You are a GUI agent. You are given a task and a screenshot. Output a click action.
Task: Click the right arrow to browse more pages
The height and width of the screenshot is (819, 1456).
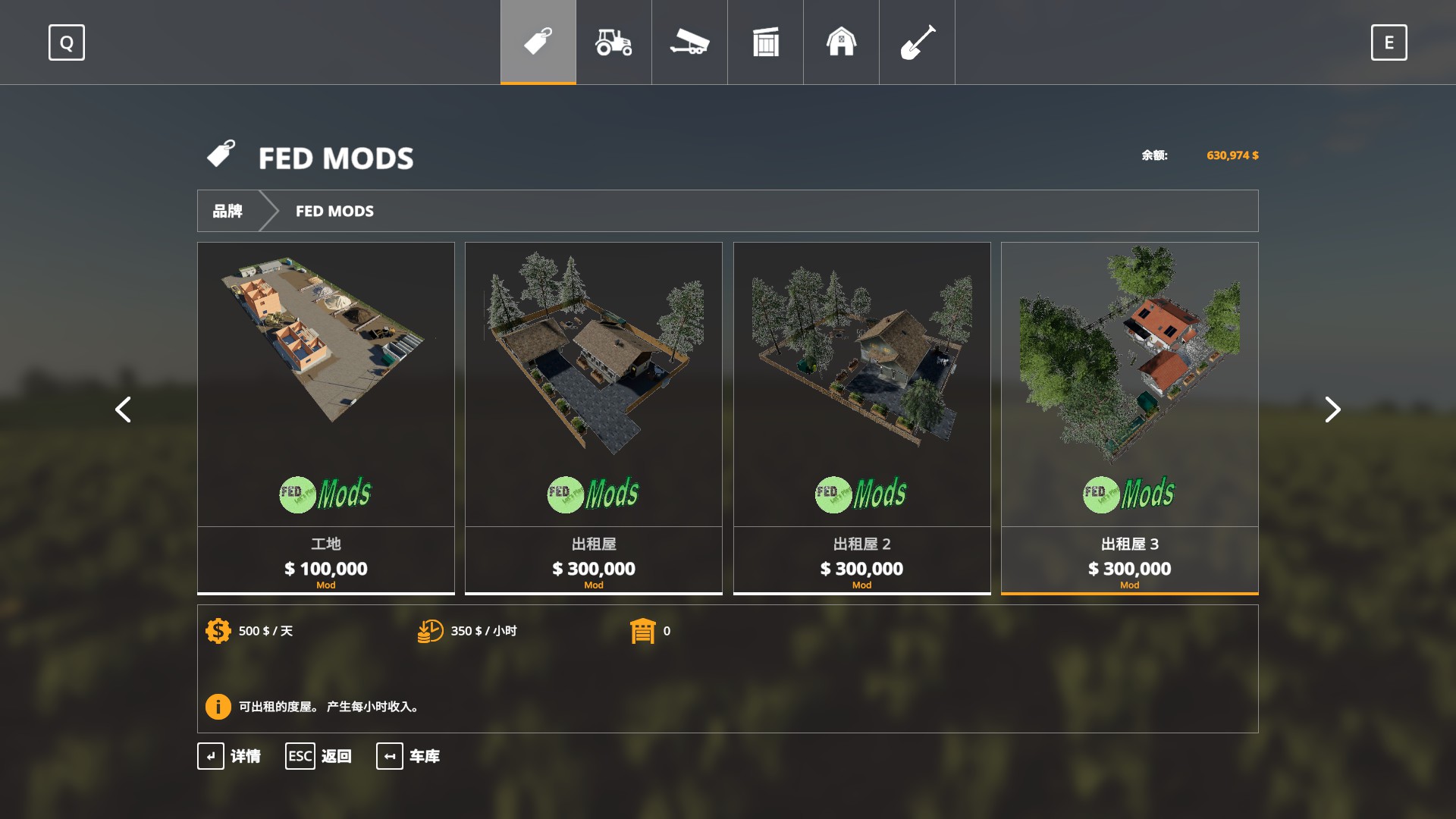pyautogui.click(x=1332, y=409)
